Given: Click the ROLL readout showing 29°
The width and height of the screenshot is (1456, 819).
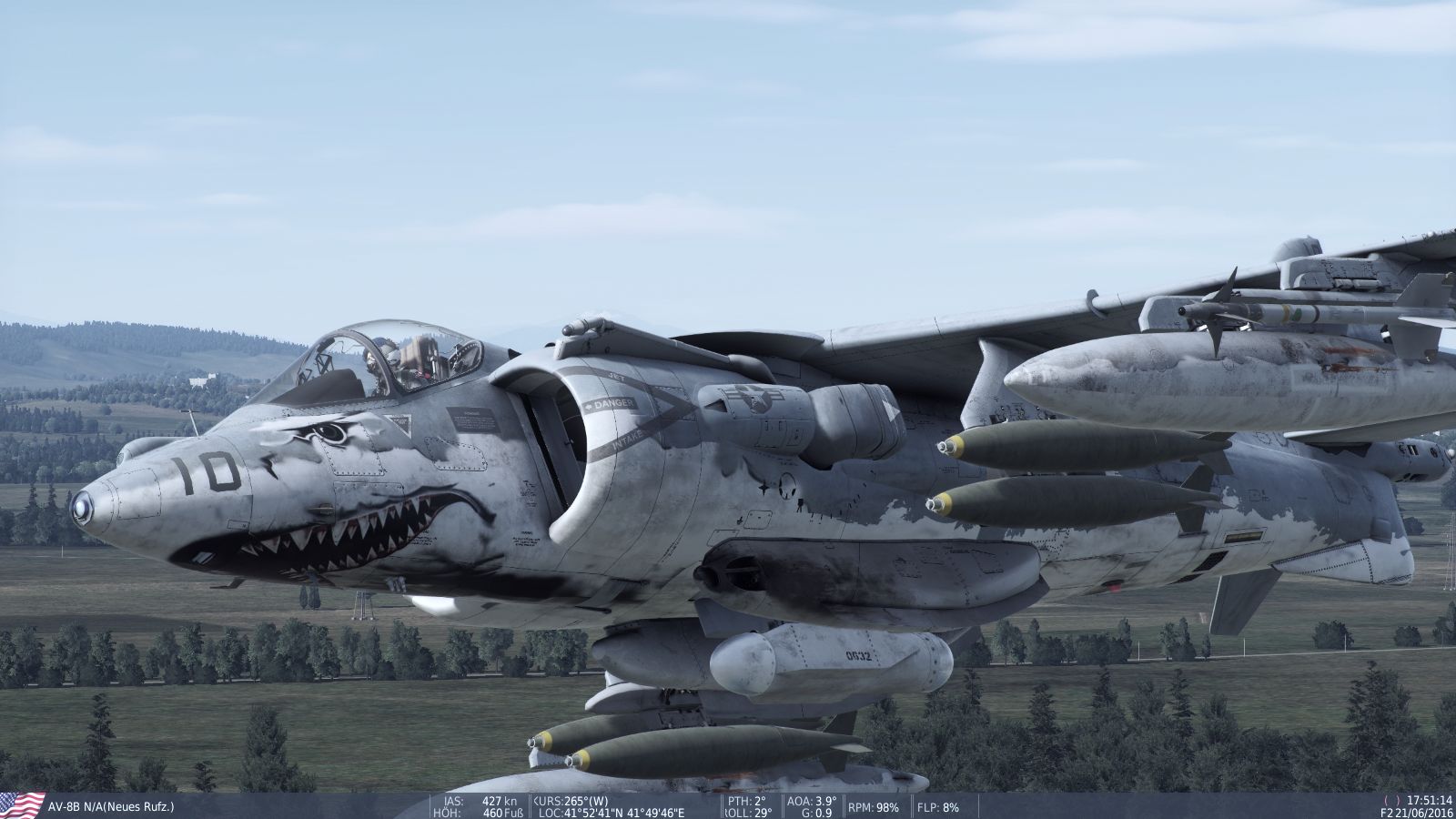Looking at the screenshot, I should click(x=745, y=813).
